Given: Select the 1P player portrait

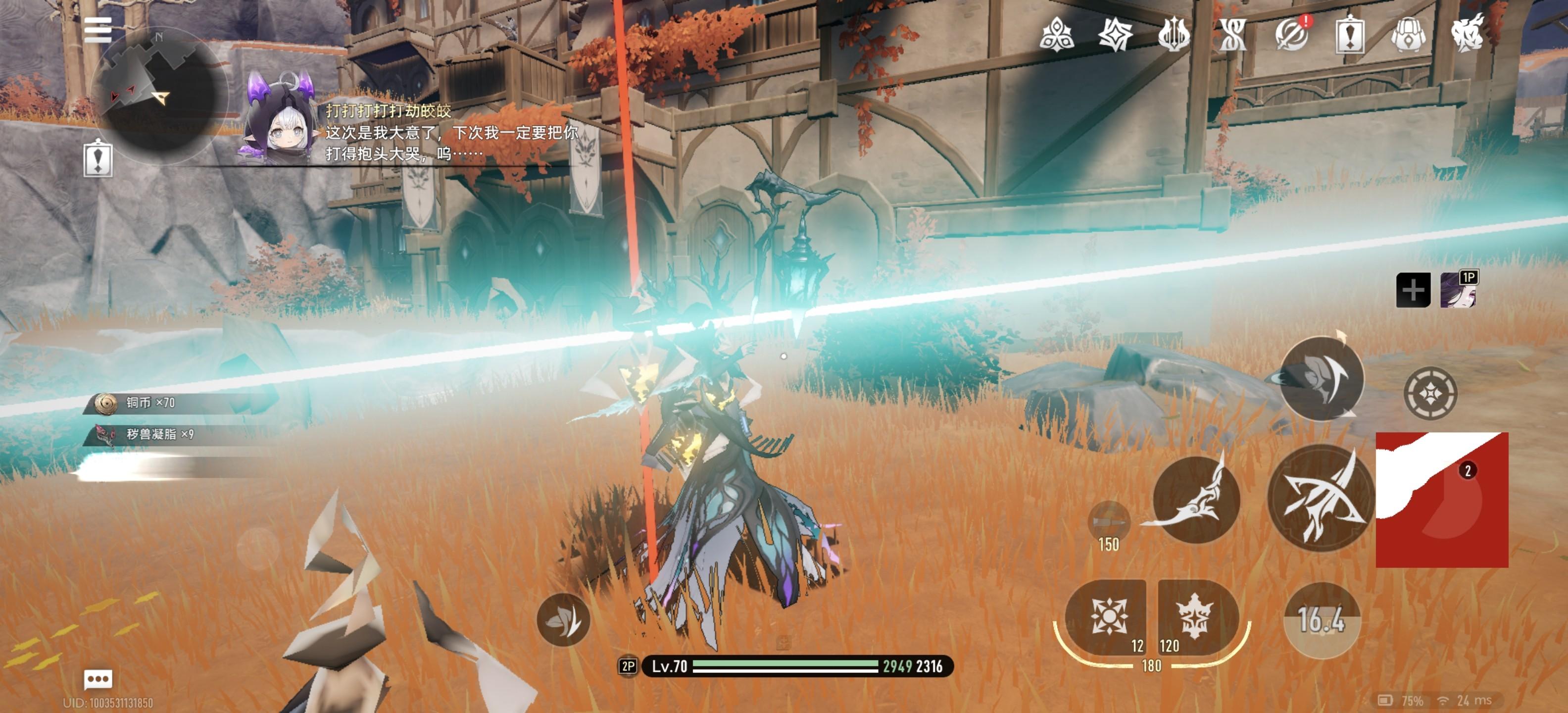Looking at the screenshot, I should point(1458,290).
